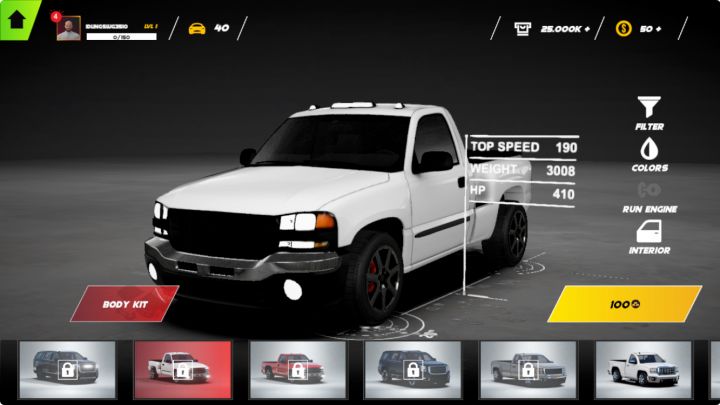Add more gold coins using the 50 plus
720x405 pixels.
pos(640,28)
